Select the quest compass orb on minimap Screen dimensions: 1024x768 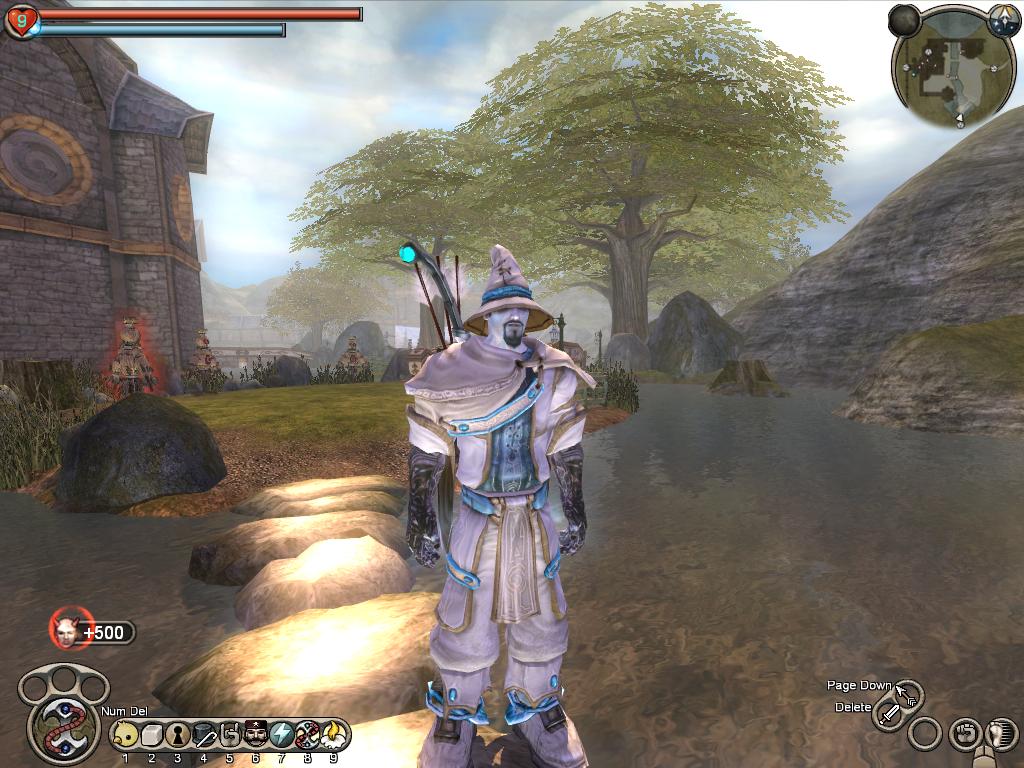pos(1003,20)
